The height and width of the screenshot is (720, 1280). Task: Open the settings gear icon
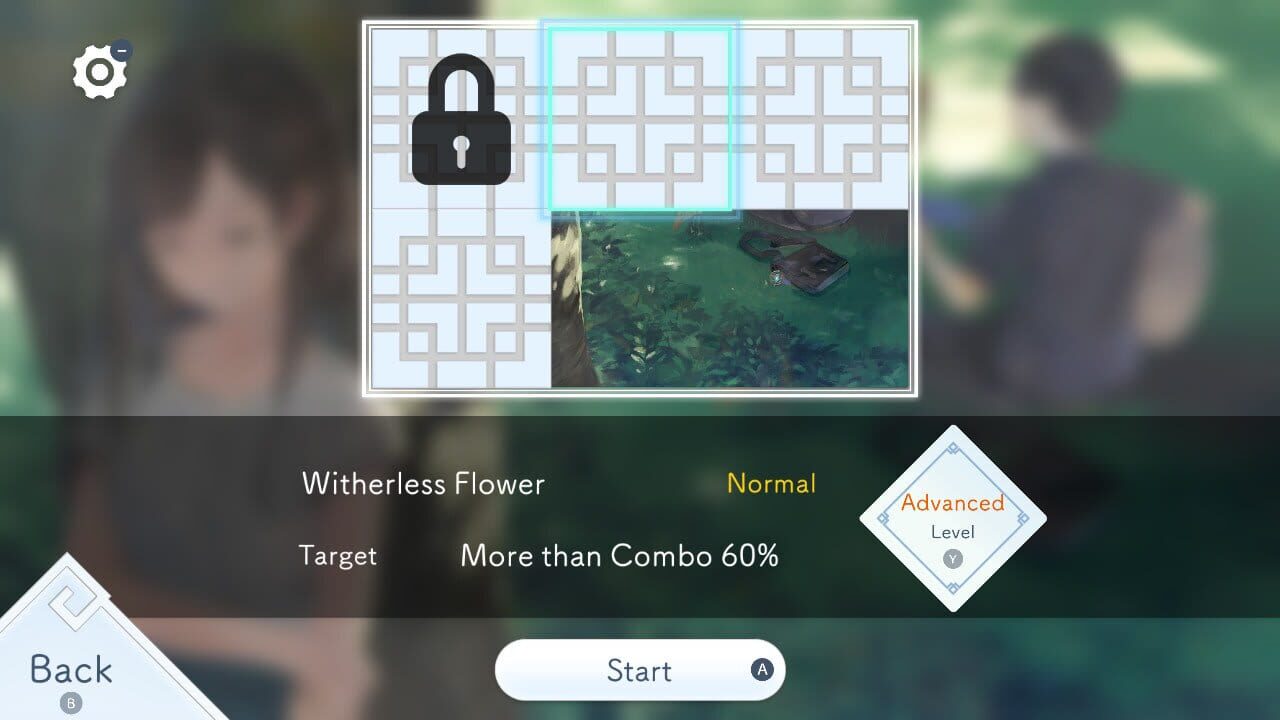point(99,70)
